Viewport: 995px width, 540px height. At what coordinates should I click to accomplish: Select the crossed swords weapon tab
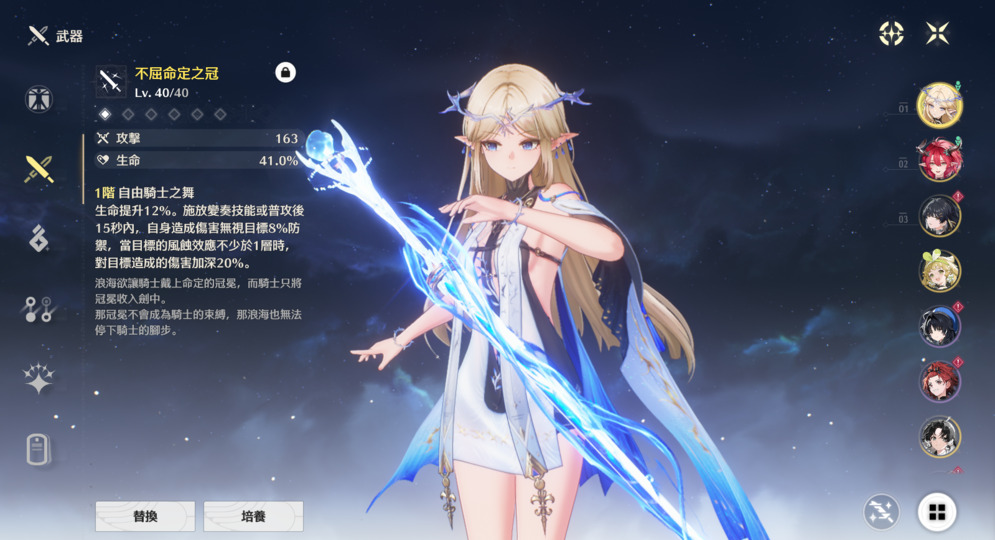(39, 169)
